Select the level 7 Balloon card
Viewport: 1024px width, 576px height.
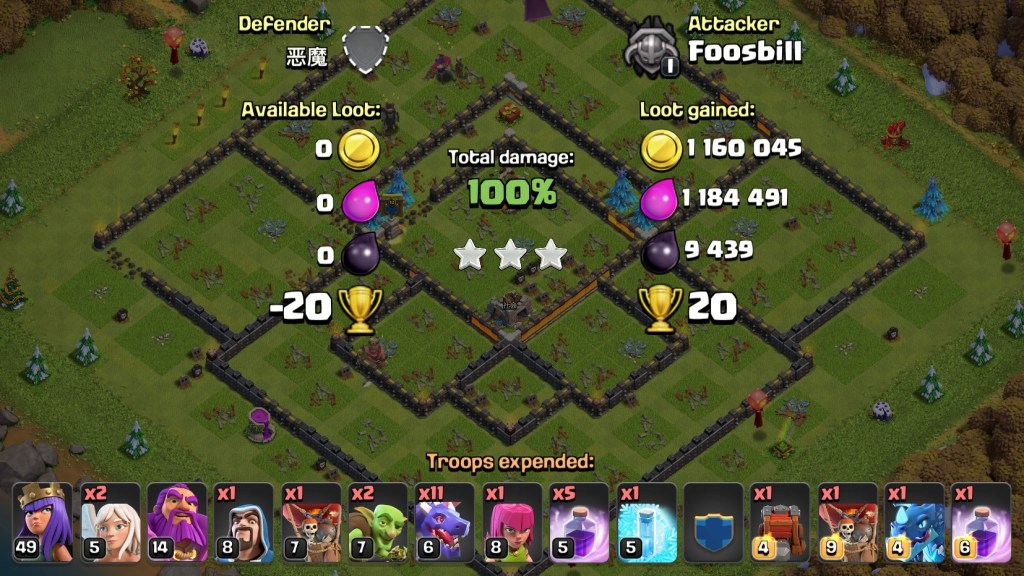pos(311,522)
